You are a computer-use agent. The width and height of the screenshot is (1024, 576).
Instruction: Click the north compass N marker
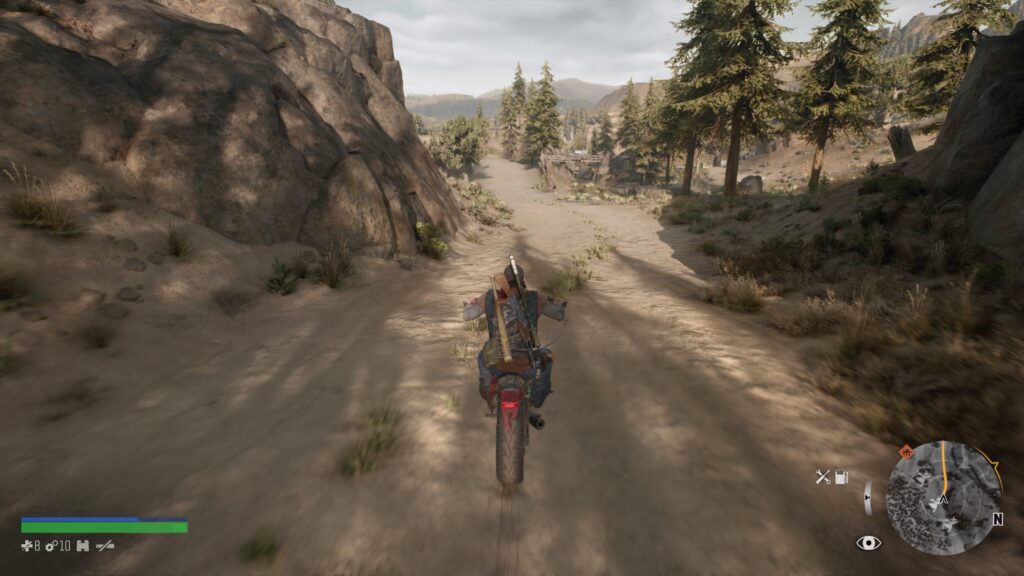(x=997, y=520)
